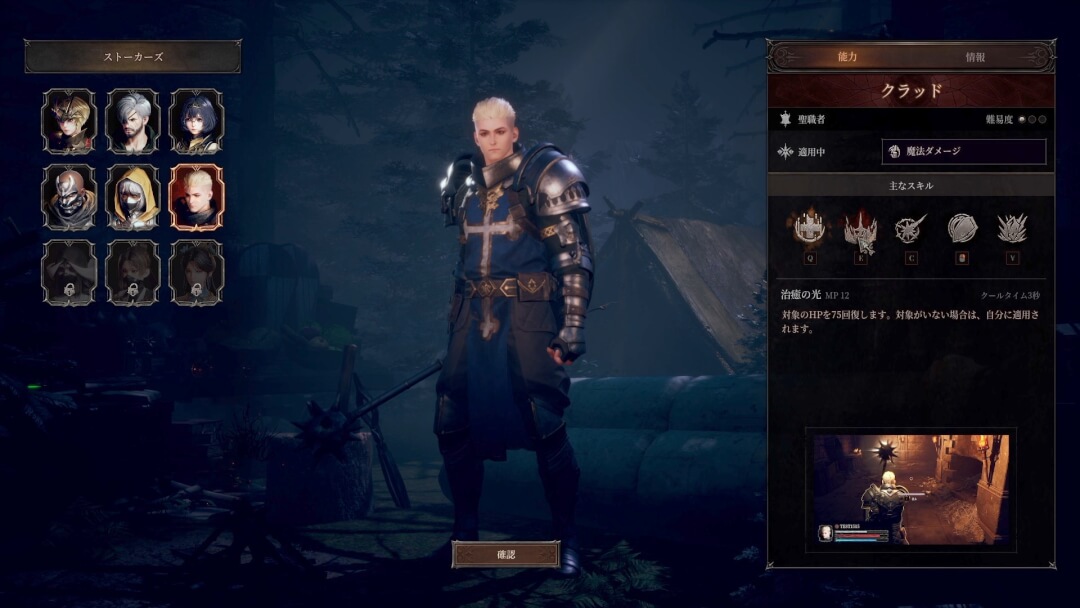The height and width of the screenshot is (608, 1080).
Task: Pick the dark-haired girl with tiara portrait
Action: click(197, 121)
